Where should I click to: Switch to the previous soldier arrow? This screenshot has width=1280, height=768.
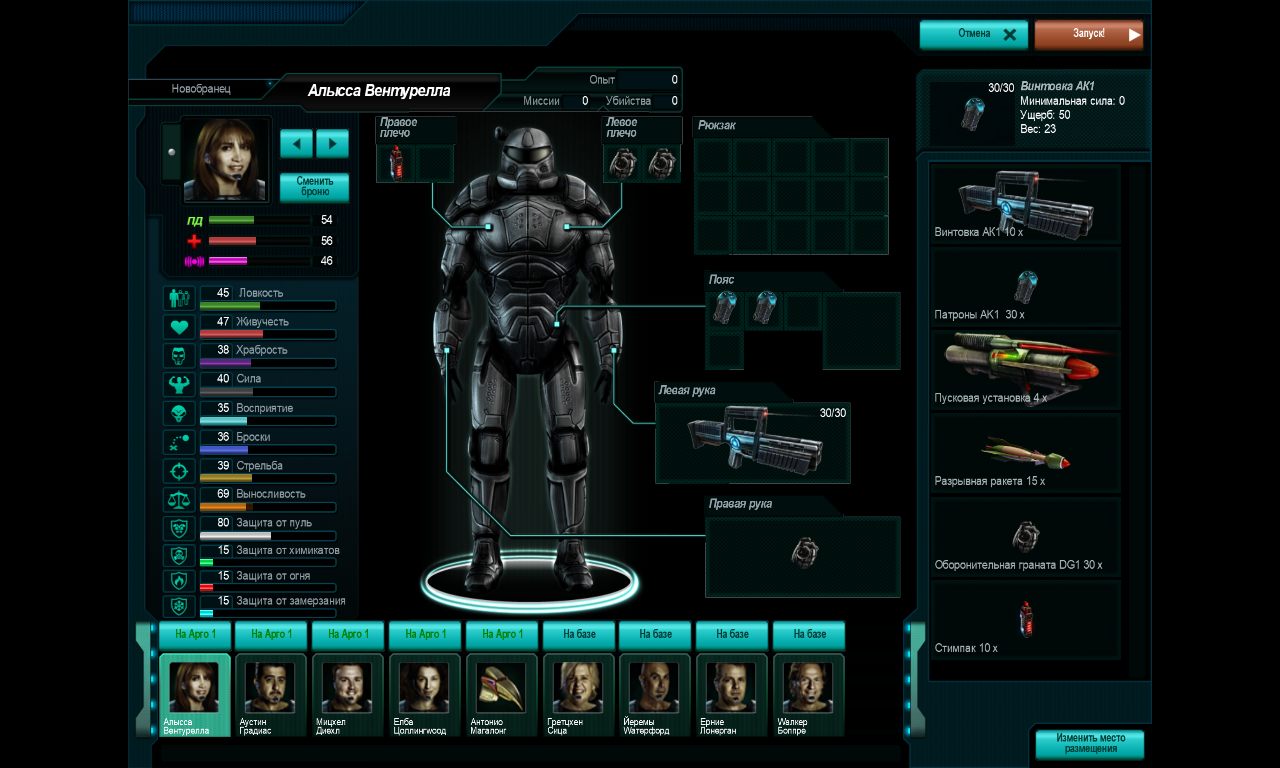pos(296,143)
